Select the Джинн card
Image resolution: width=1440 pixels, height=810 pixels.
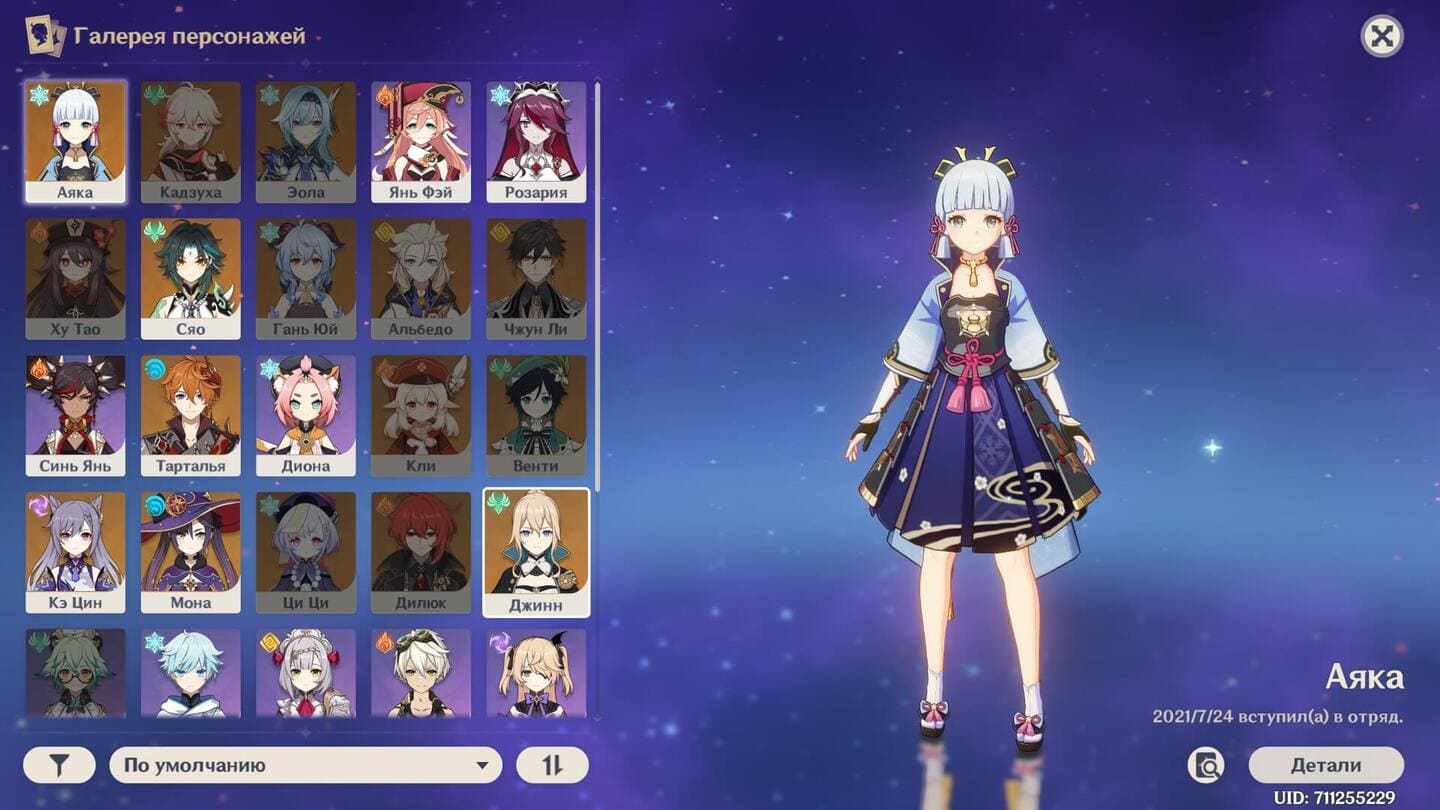[536, 552]
